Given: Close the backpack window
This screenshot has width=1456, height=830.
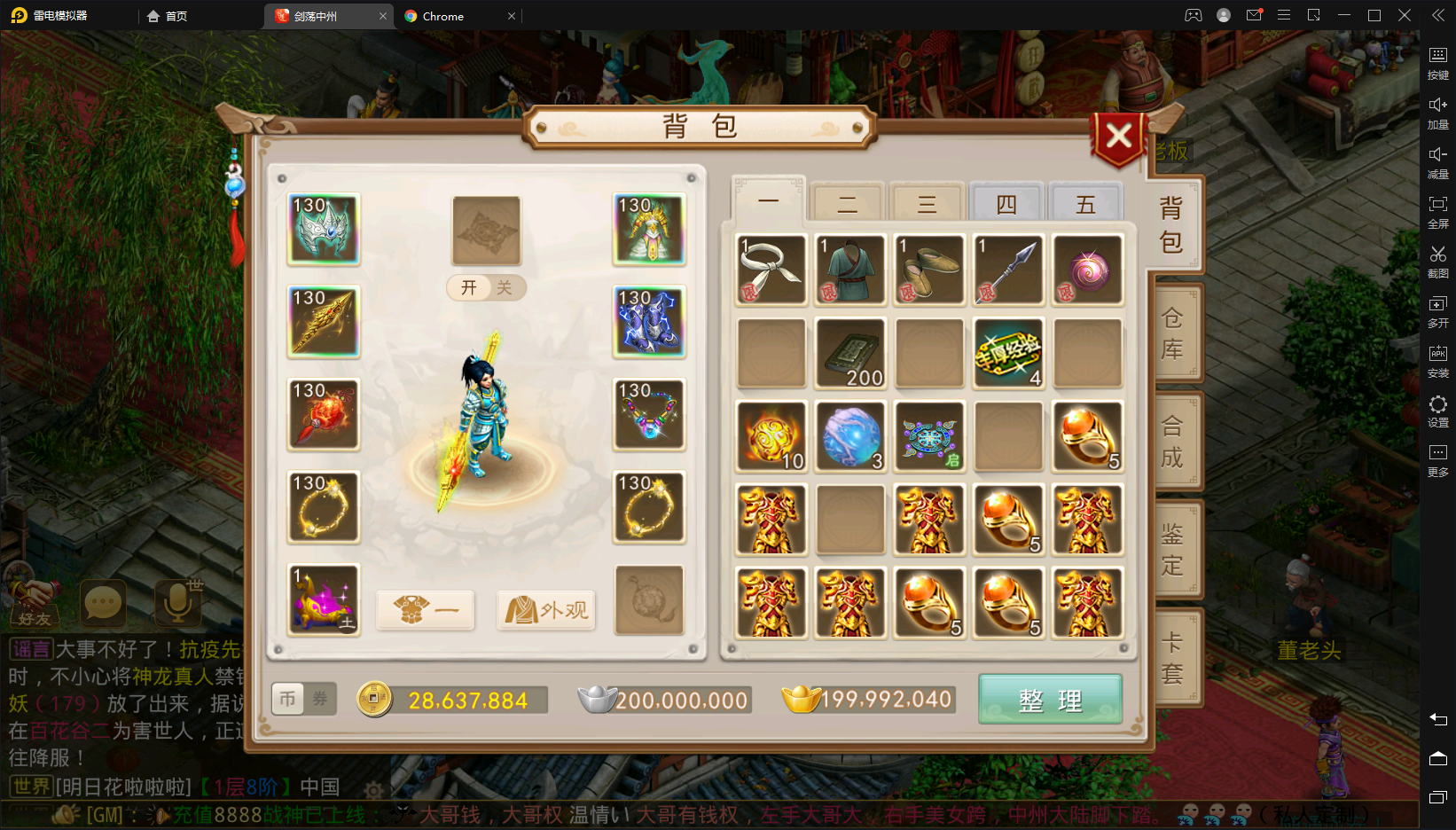Looking at the screenshot, I should [1118, 137].
